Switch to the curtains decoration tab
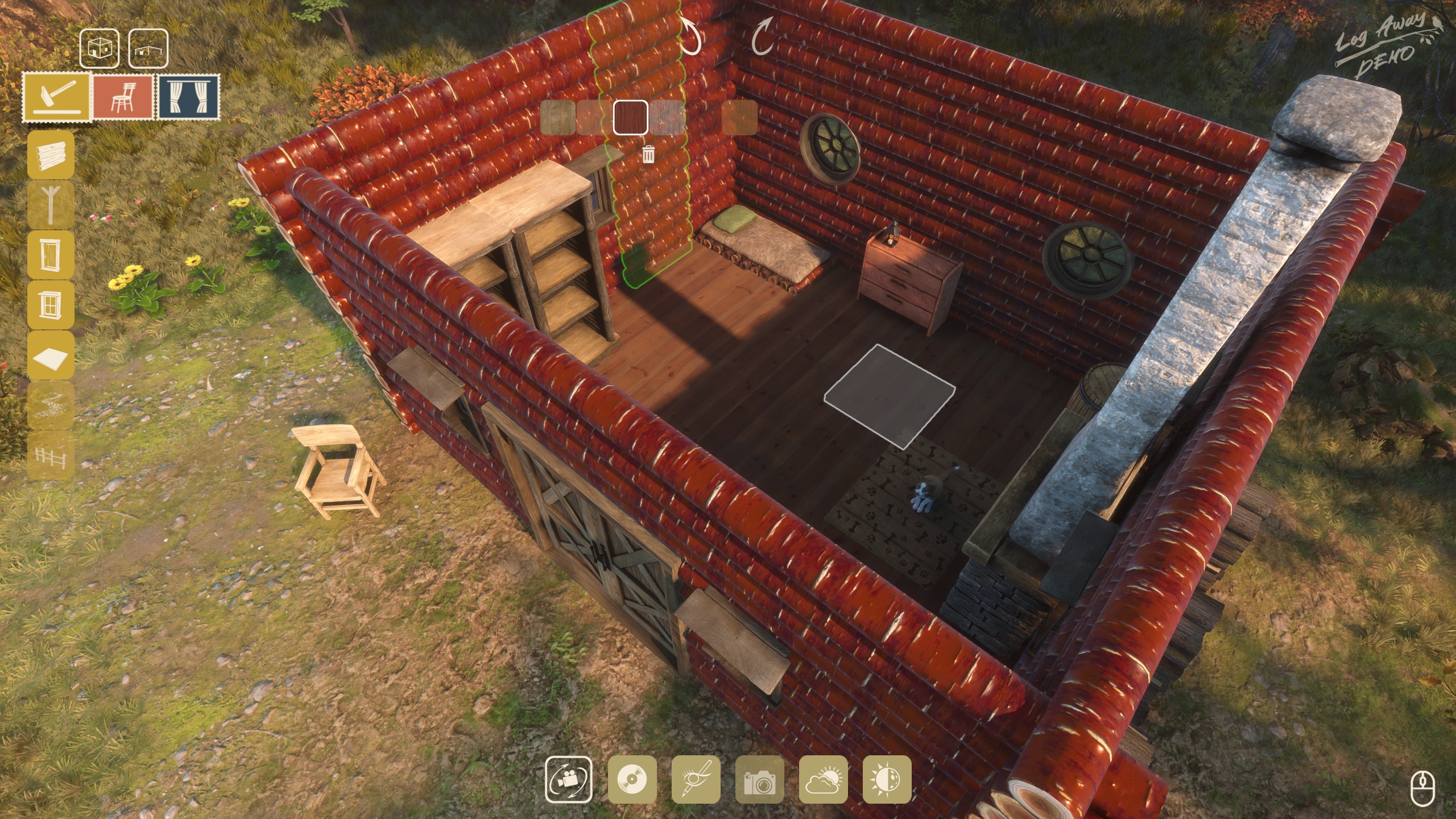Image resolution: width=1456 pixels, height=819 pixels. click(188, 97)
